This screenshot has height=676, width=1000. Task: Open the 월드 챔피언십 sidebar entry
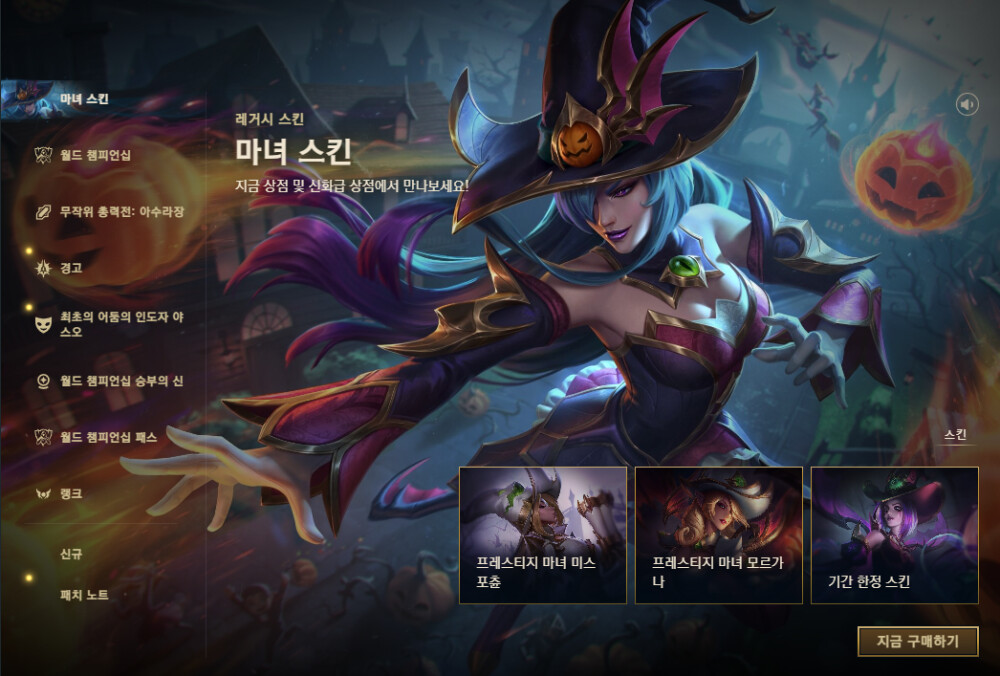tap(94, 155)
